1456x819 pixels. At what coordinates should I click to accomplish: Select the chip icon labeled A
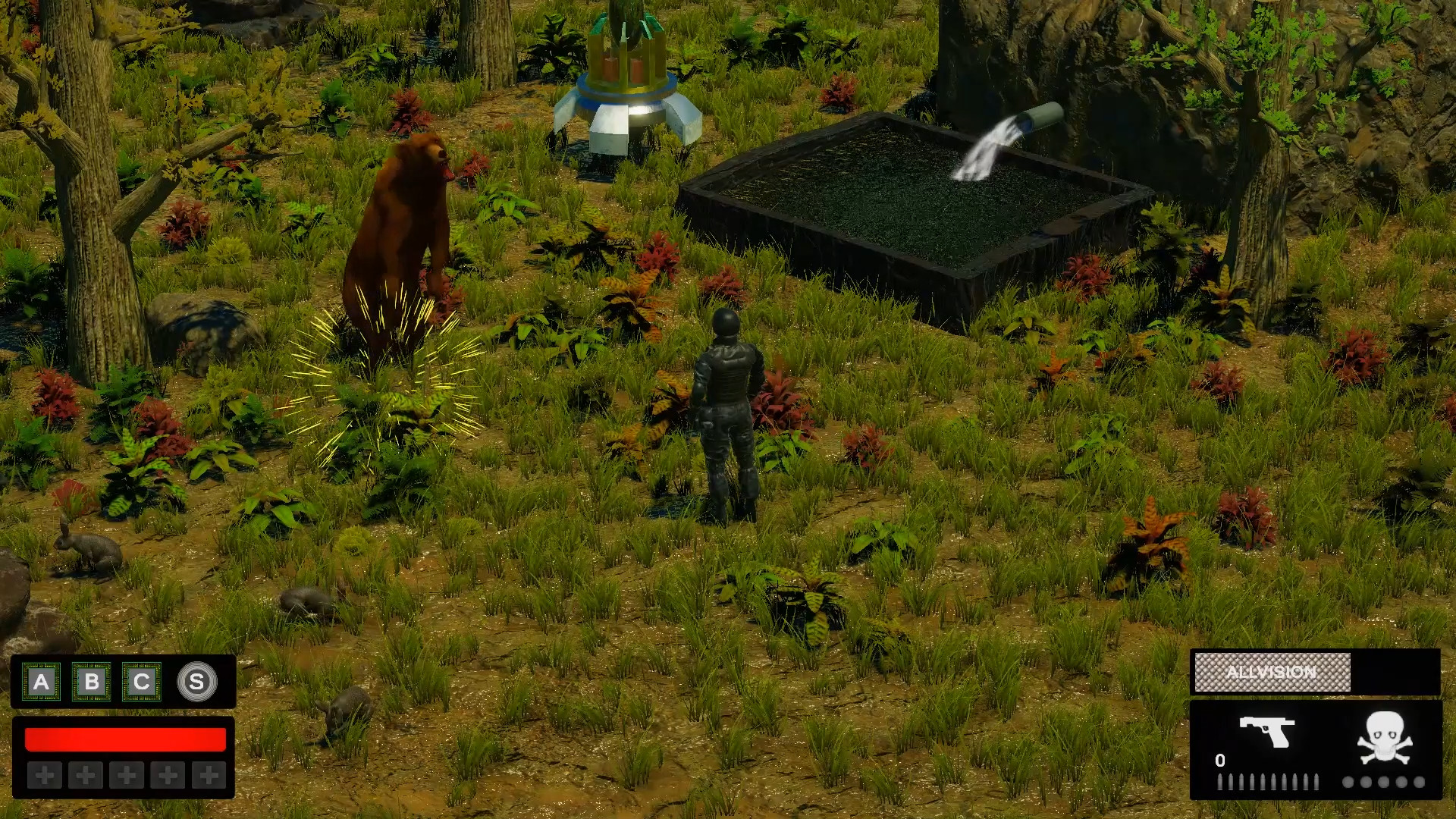click(40, 681)
